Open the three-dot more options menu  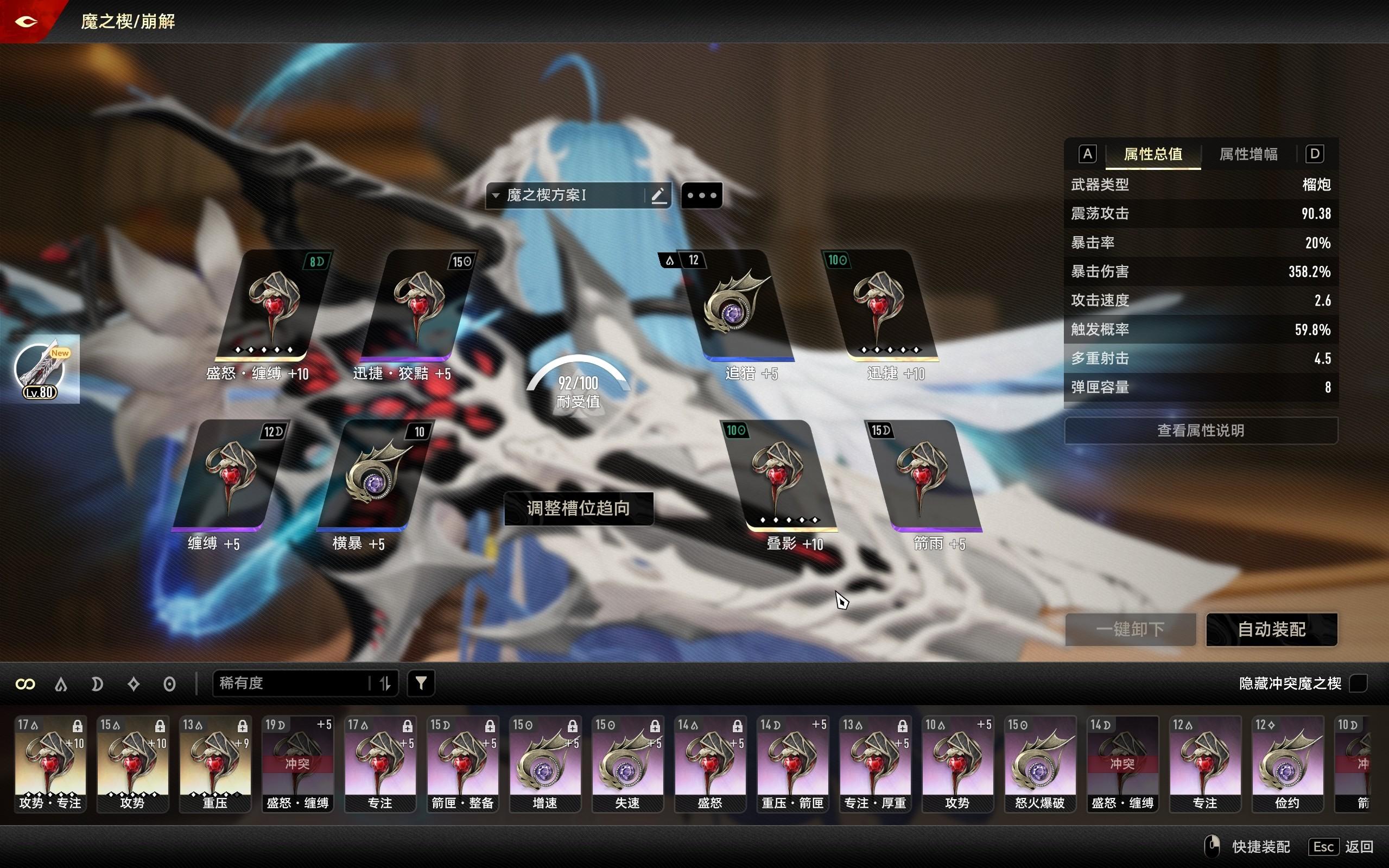(x=701, y=195)
